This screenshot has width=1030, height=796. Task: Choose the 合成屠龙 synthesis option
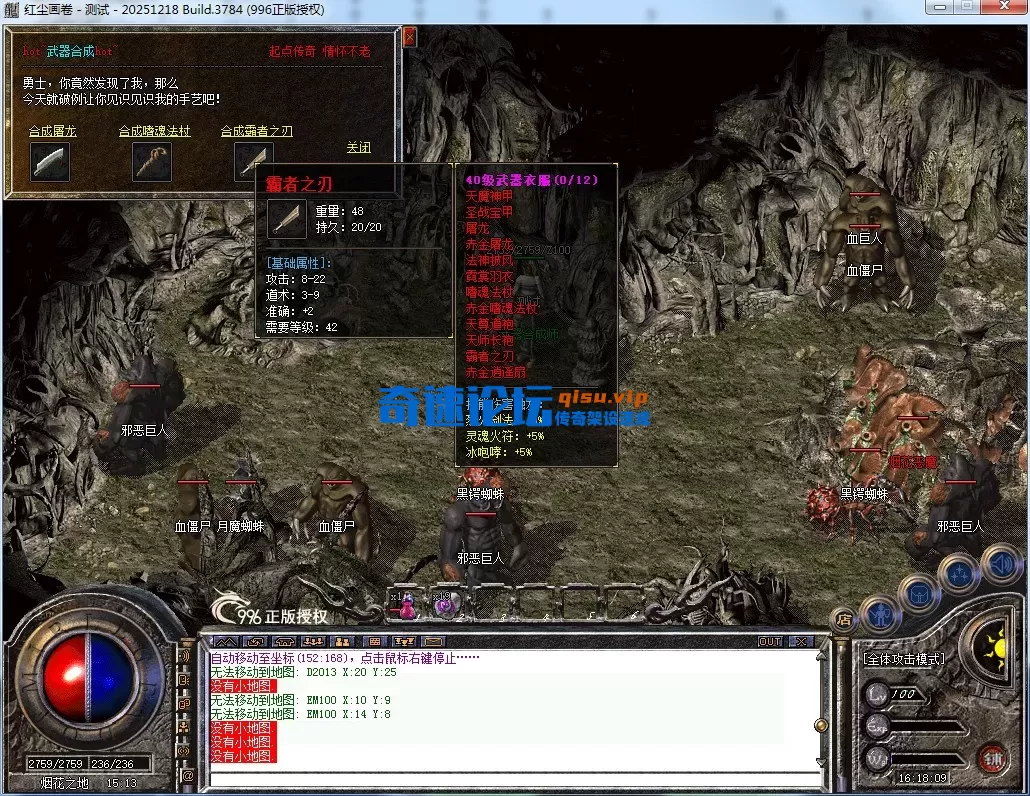tap(52, 131)
